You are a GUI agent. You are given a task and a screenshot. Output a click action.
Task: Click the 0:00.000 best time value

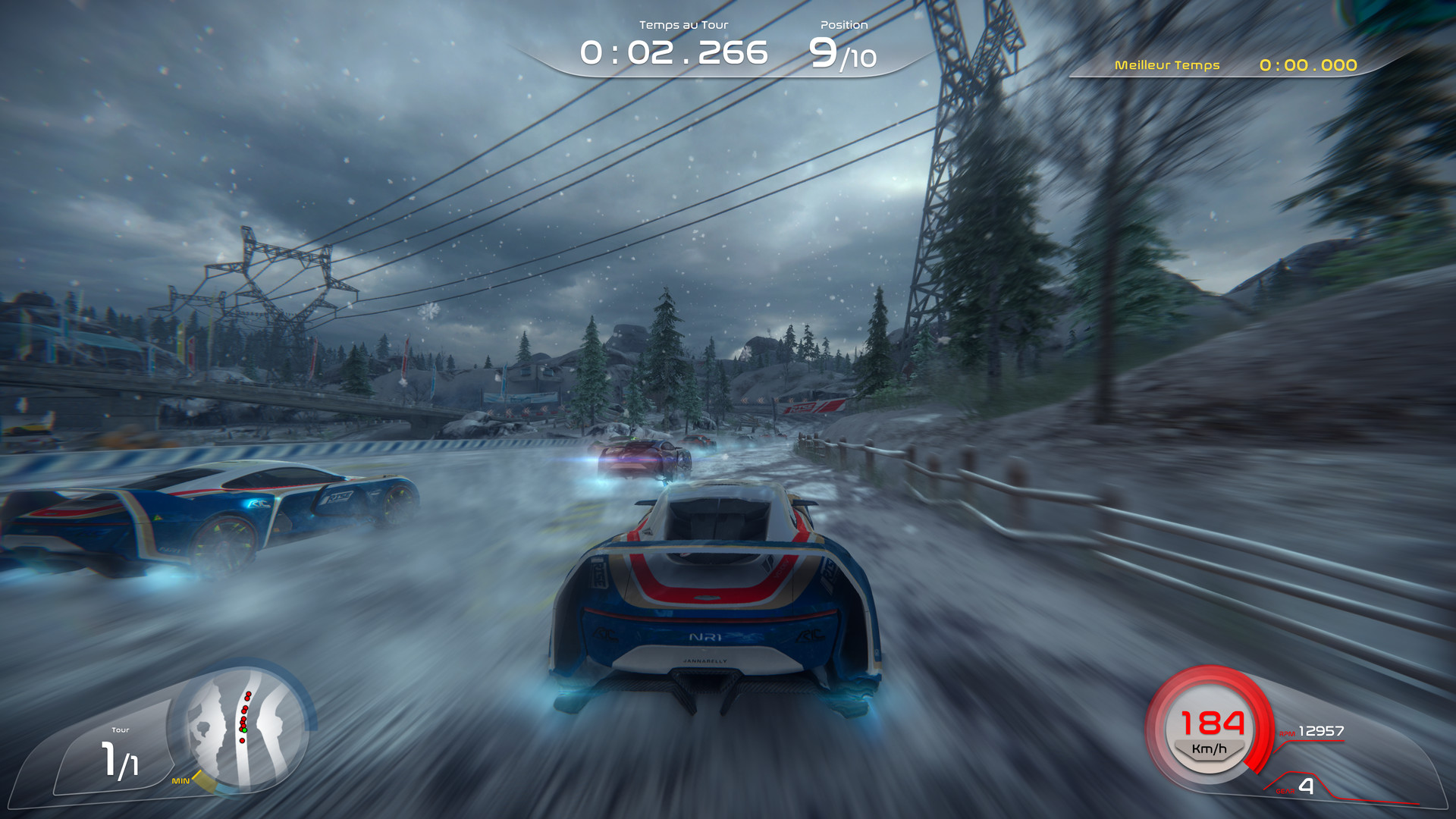[1308, 66]
